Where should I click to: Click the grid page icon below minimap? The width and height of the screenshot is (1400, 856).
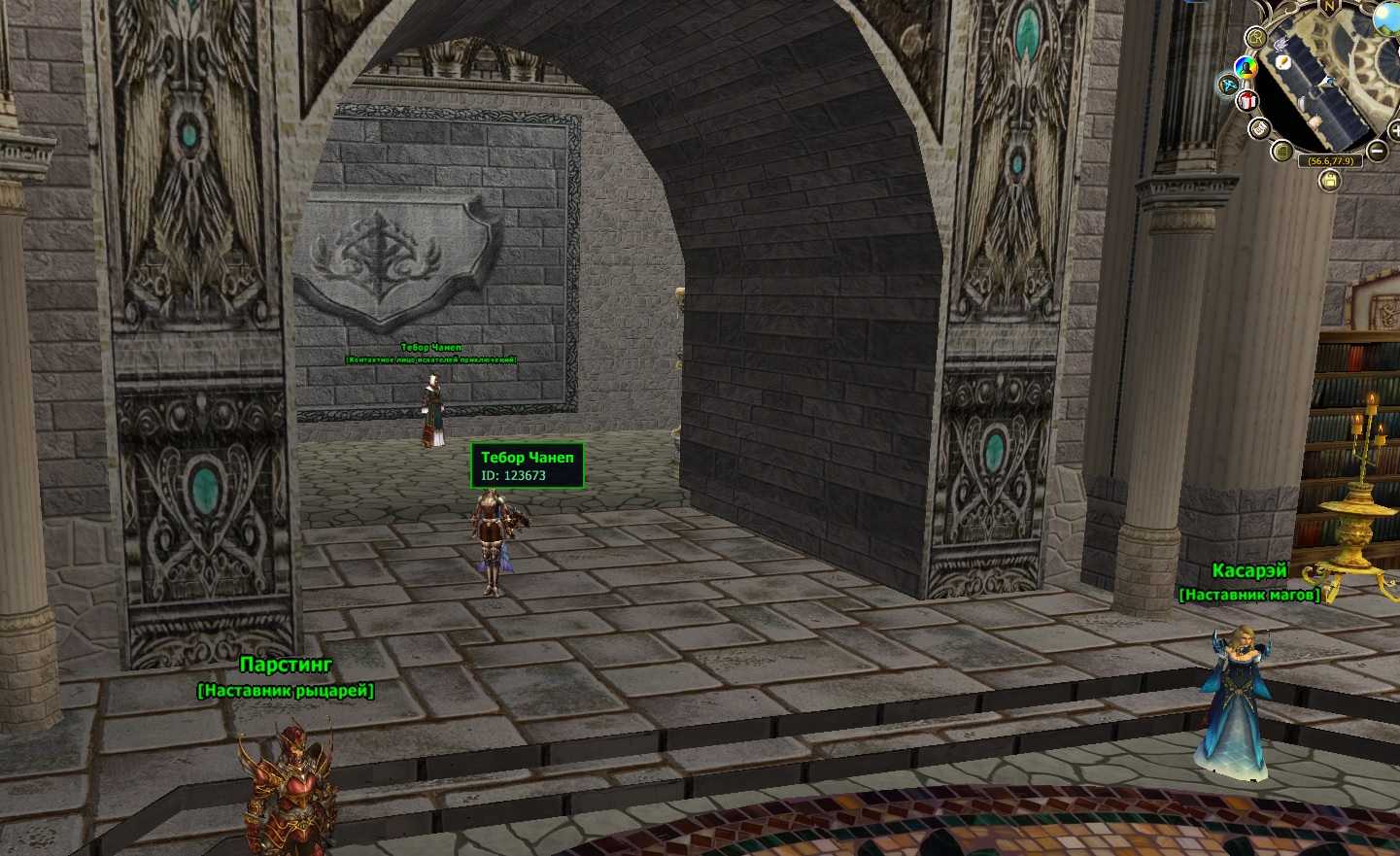tap(1282, 152)
